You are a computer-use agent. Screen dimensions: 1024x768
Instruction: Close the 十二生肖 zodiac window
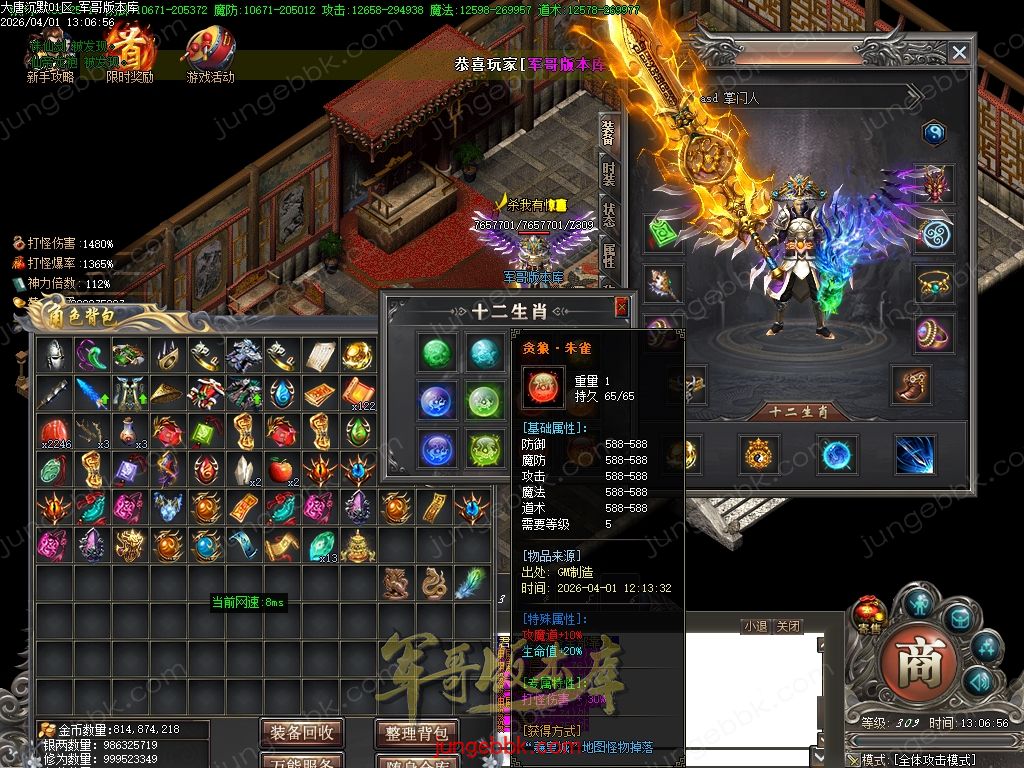tap(621, 307)
